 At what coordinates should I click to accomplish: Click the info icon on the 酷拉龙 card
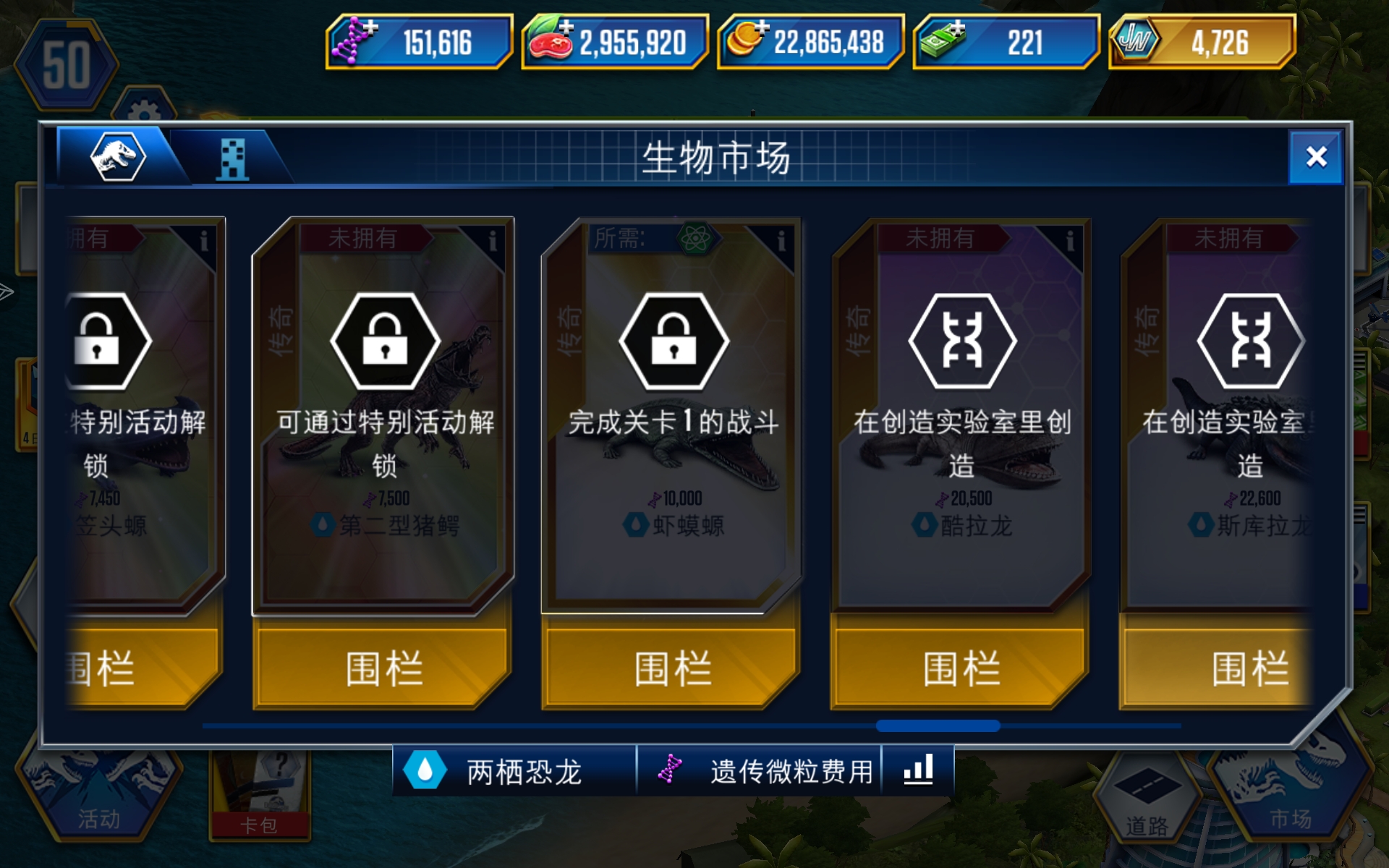click(1069, 239)
